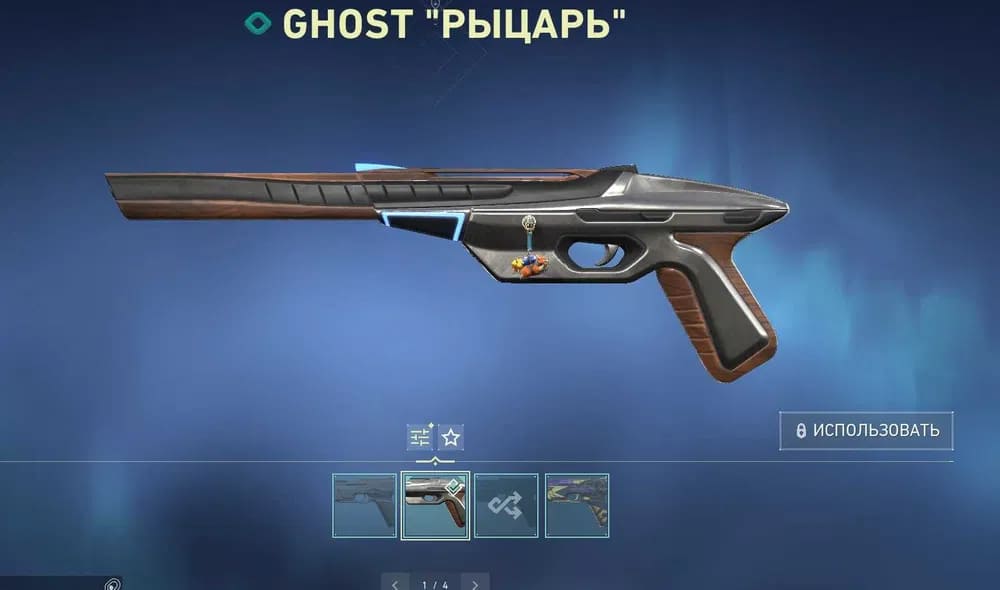This screenshot has width=1000, height=590.
Task: Pick the purple and yellow Ghost skin thumbnail
Action: pyautogui.click(x=577, y=506)
